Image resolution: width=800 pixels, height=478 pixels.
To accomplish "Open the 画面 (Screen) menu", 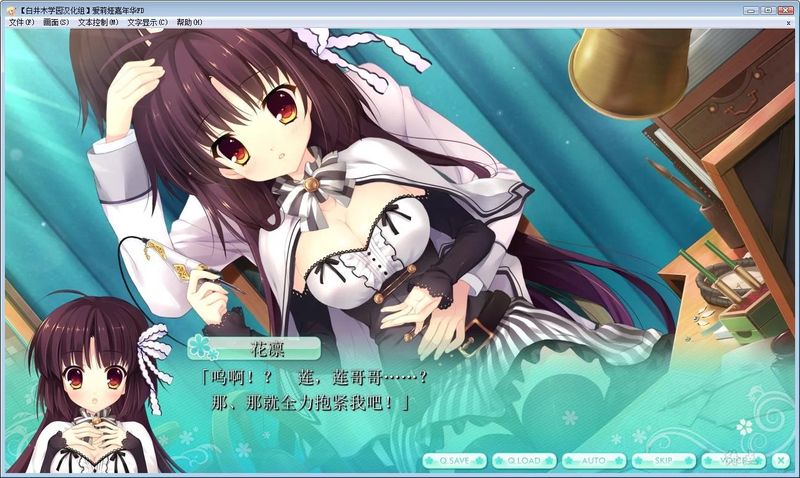I will 56,22.
